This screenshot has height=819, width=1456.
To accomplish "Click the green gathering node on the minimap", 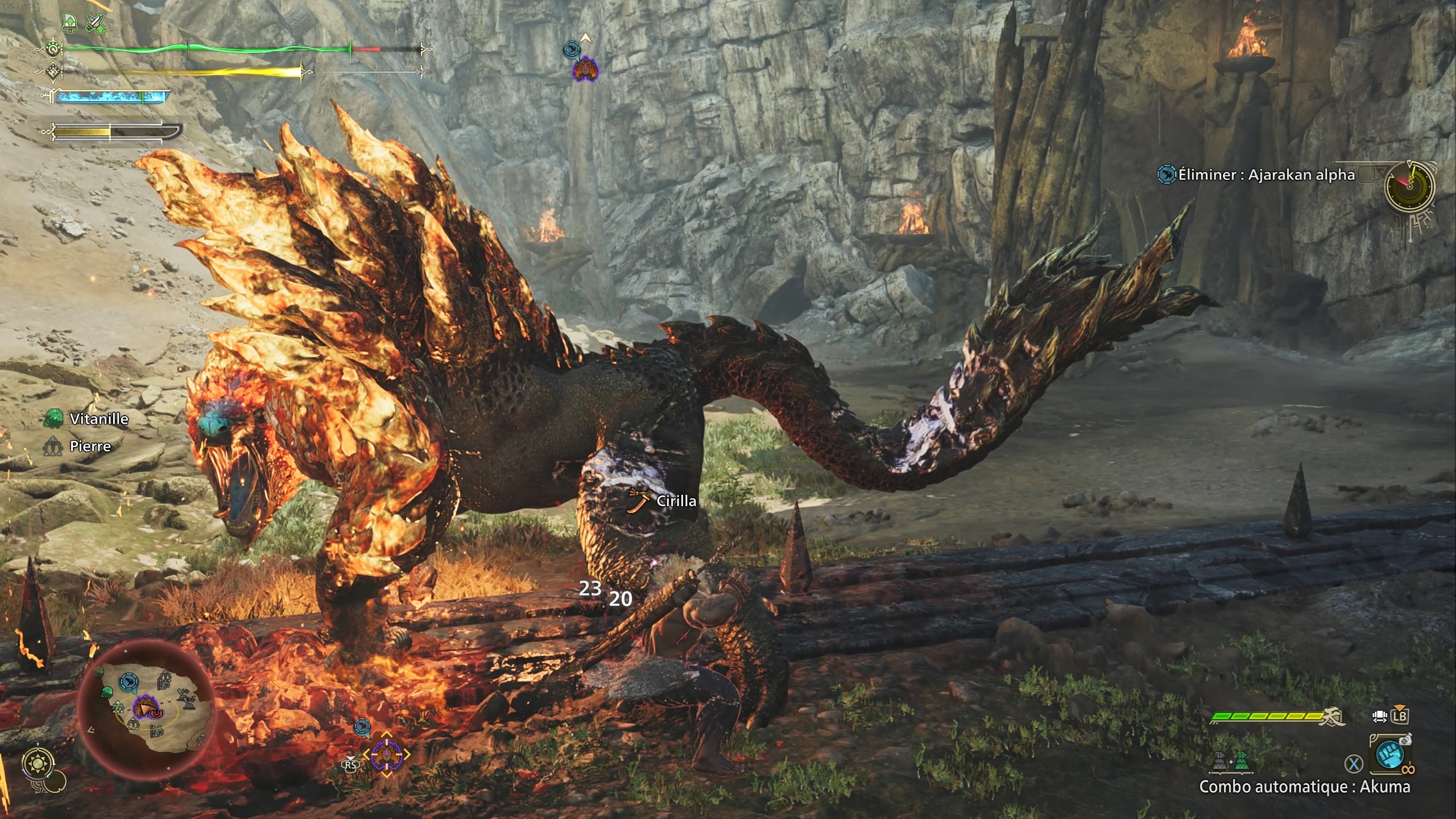I will (x=106, y=692).
